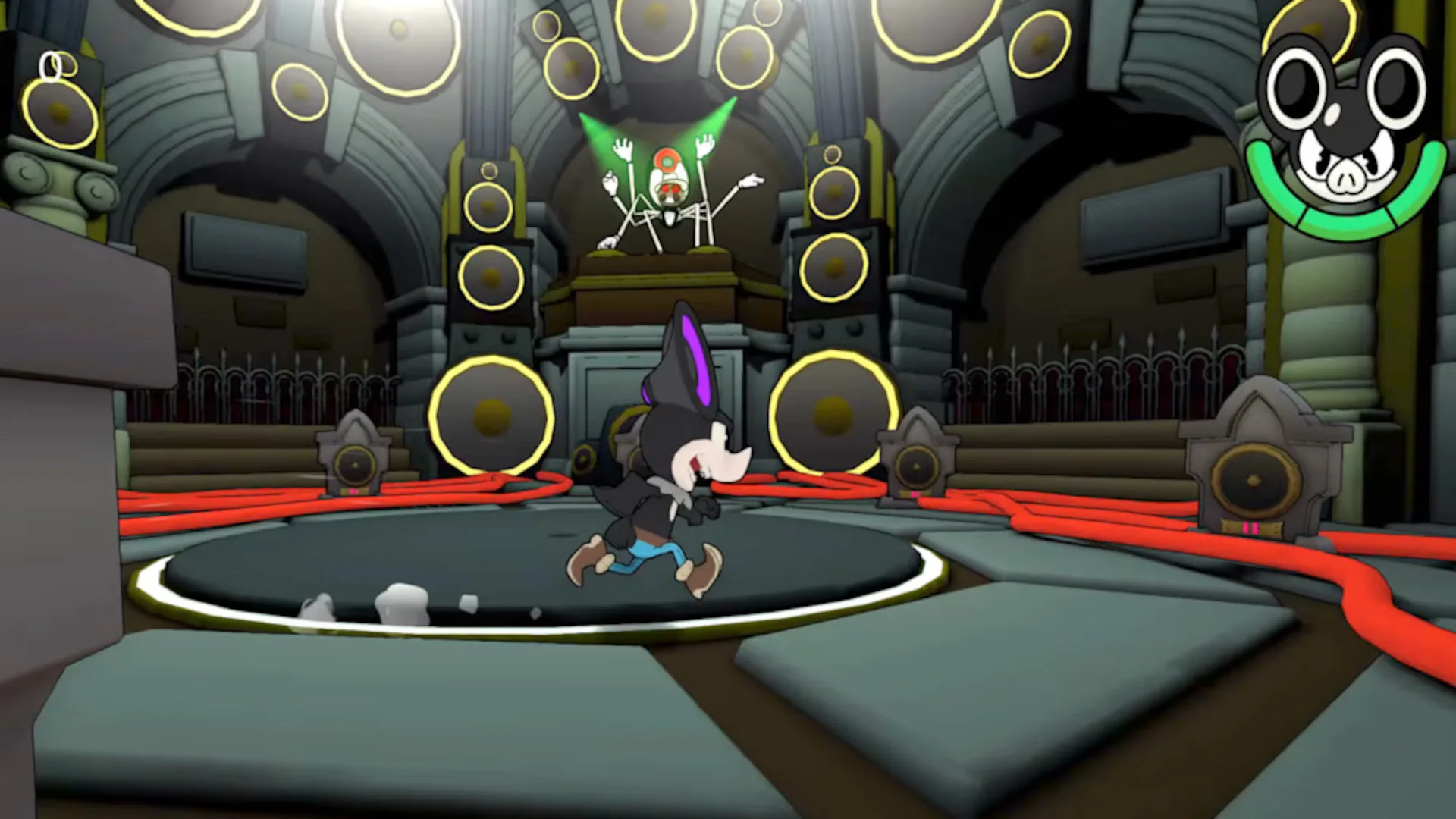Viewport: 1456px width, 819px height.
Task: Click the yellow-ringed speaker right of the mouse
Action: [x=830, y=413]
